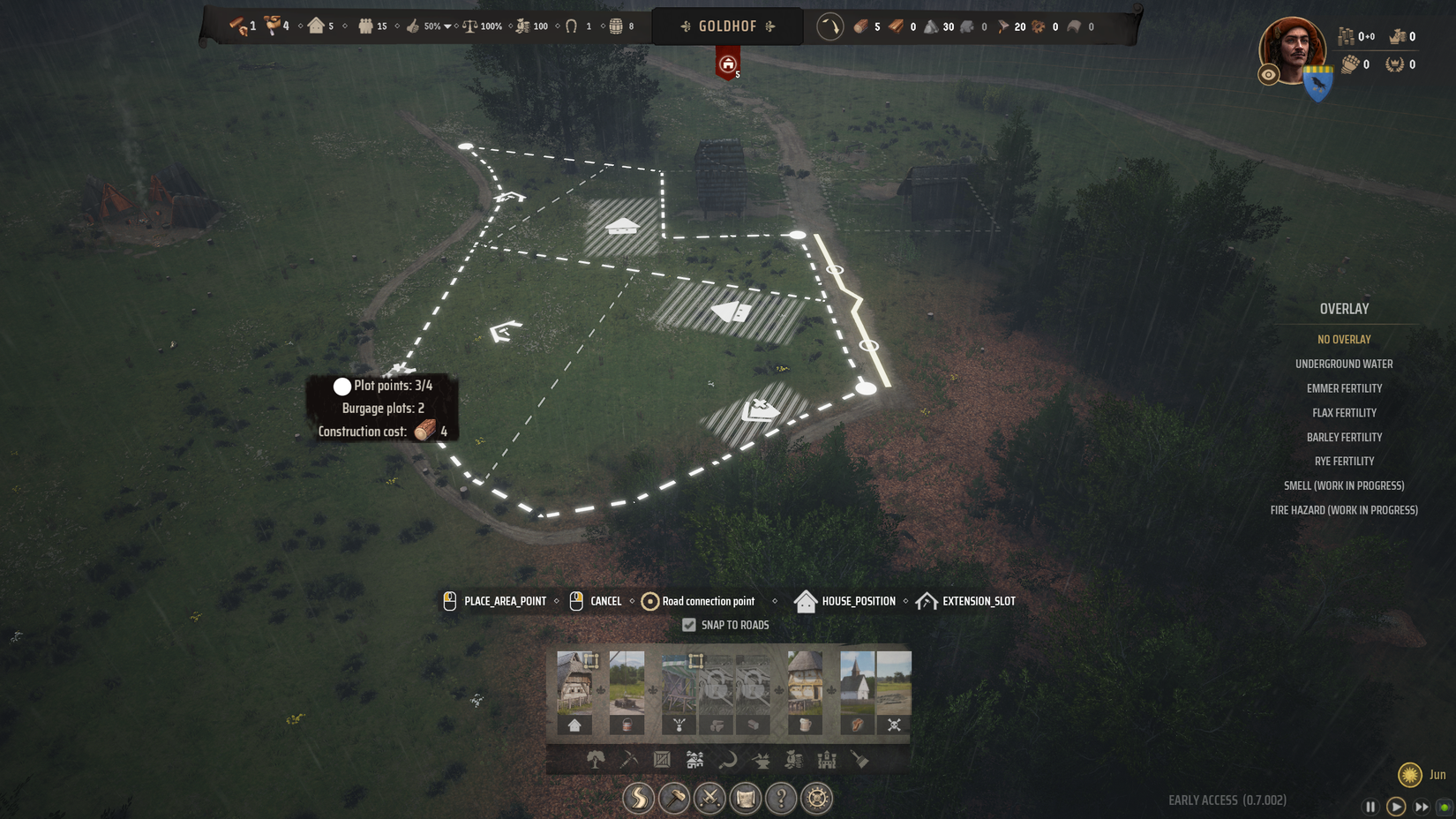Select the Underground Water overlay

tap(1343, 364)
